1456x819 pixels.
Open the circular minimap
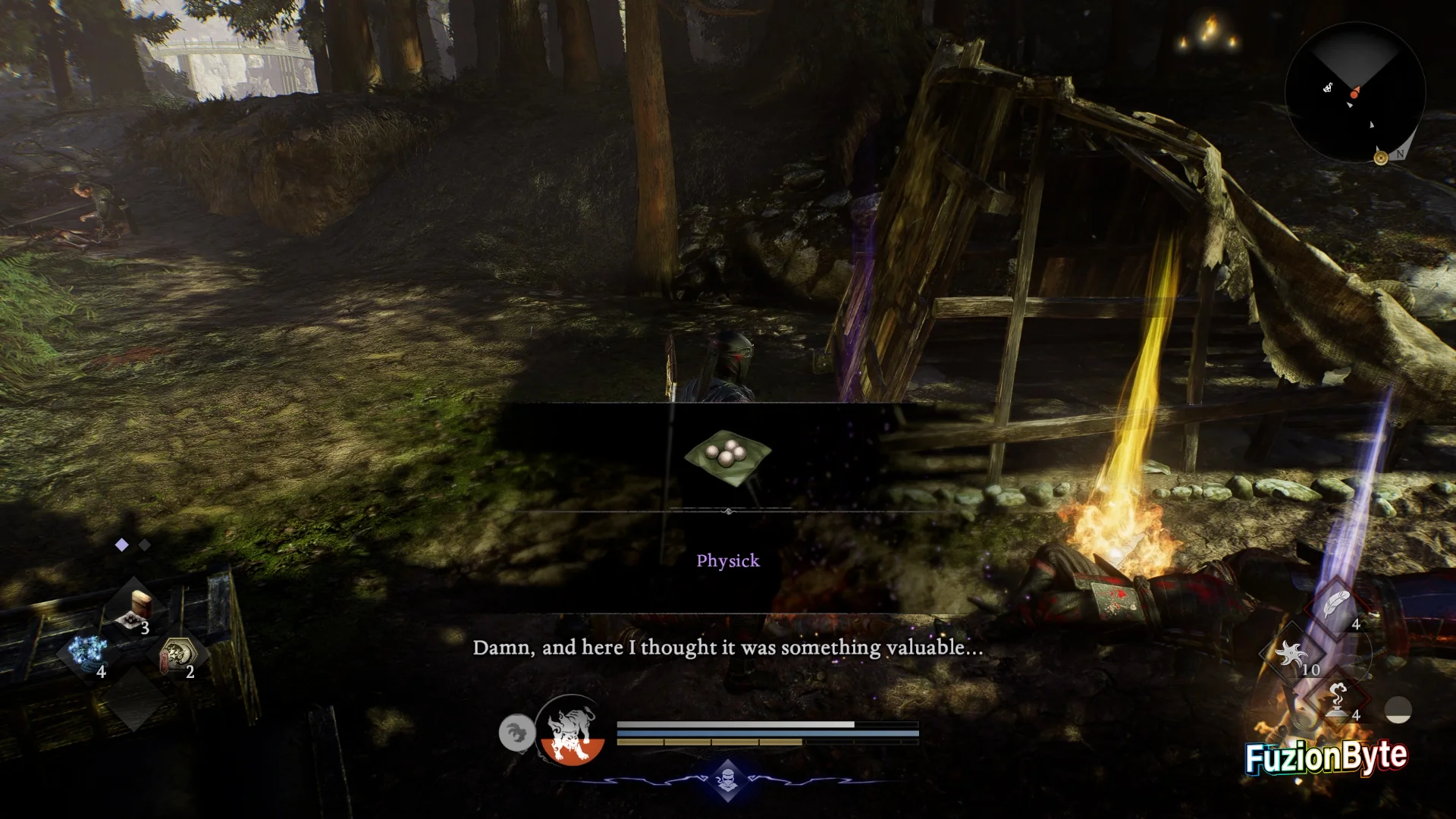(1354, 93)
